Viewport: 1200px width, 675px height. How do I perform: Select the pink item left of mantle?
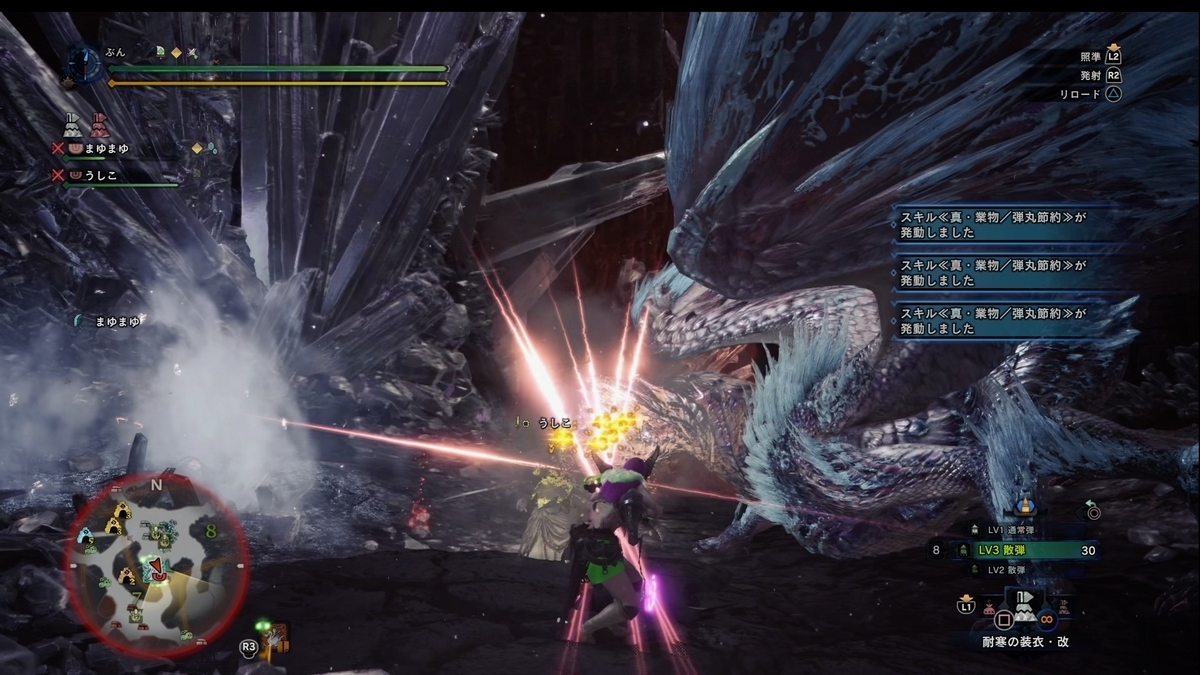click(x=989, y=606)
